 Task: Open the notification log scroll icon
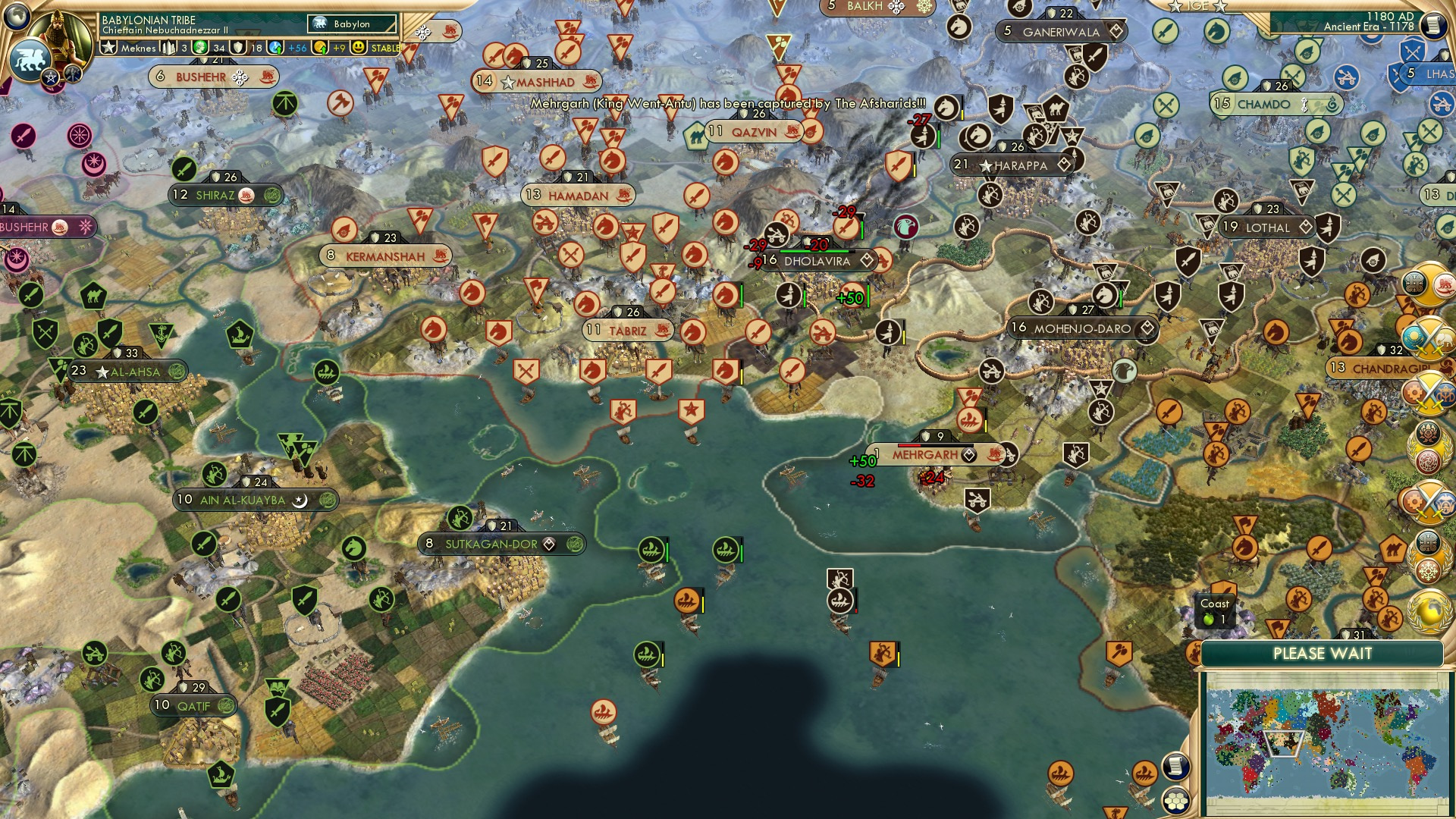click(1175, 767)
